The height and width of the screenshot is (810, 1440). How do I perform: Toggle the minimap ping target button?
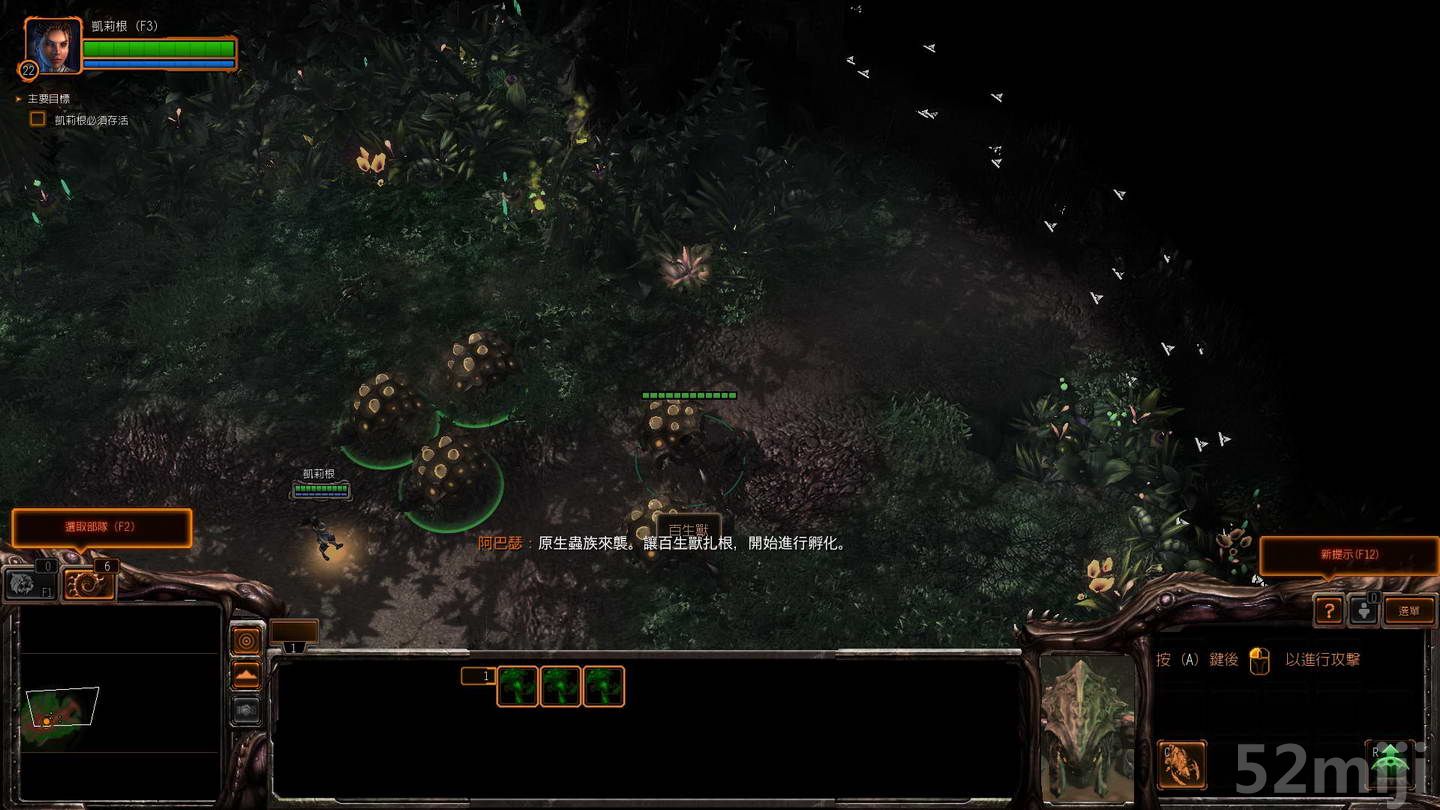[x=247, y=638]
